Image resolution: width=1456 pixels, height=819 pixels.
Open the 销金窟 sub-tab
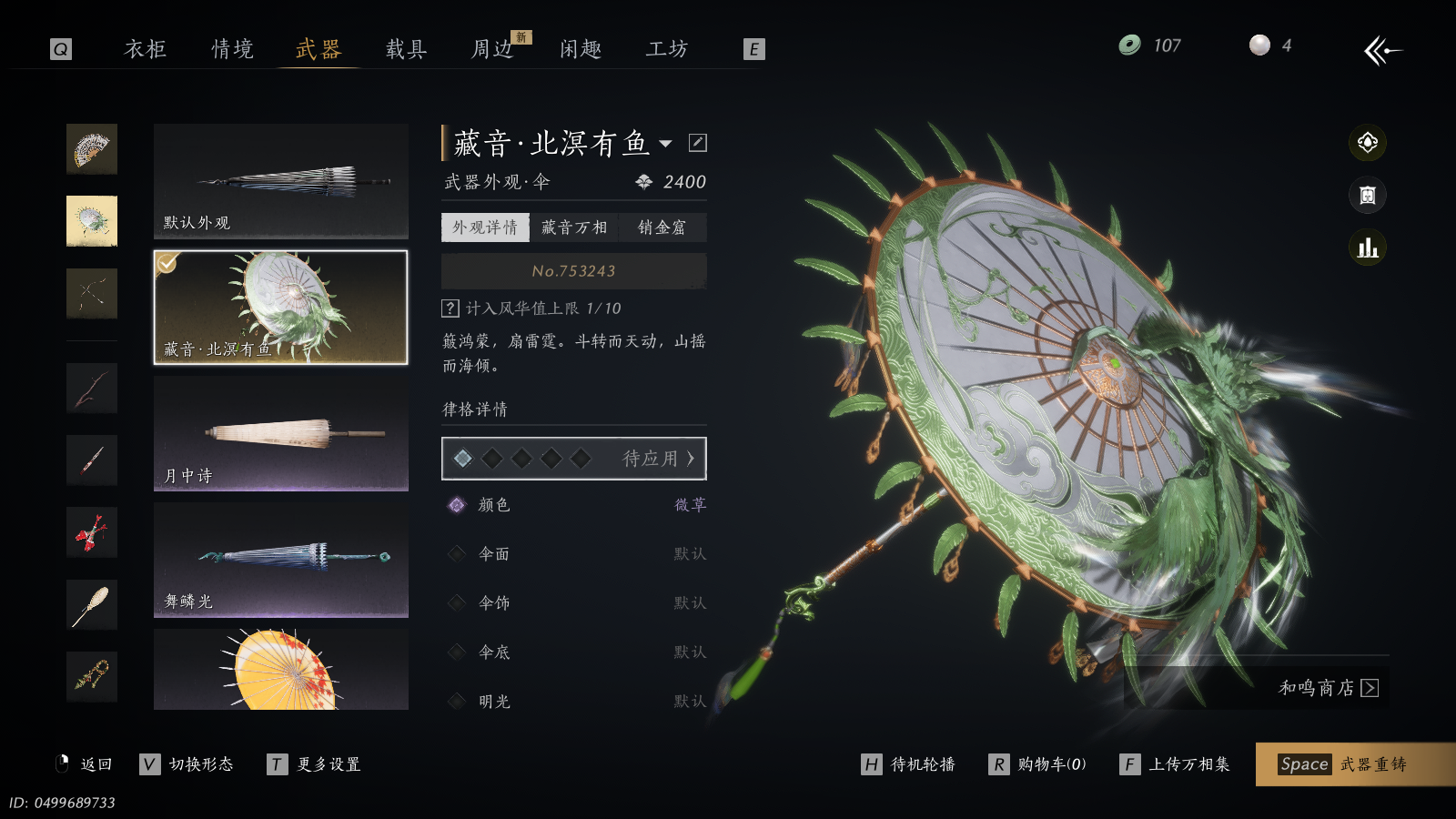(x=662, y=227)
